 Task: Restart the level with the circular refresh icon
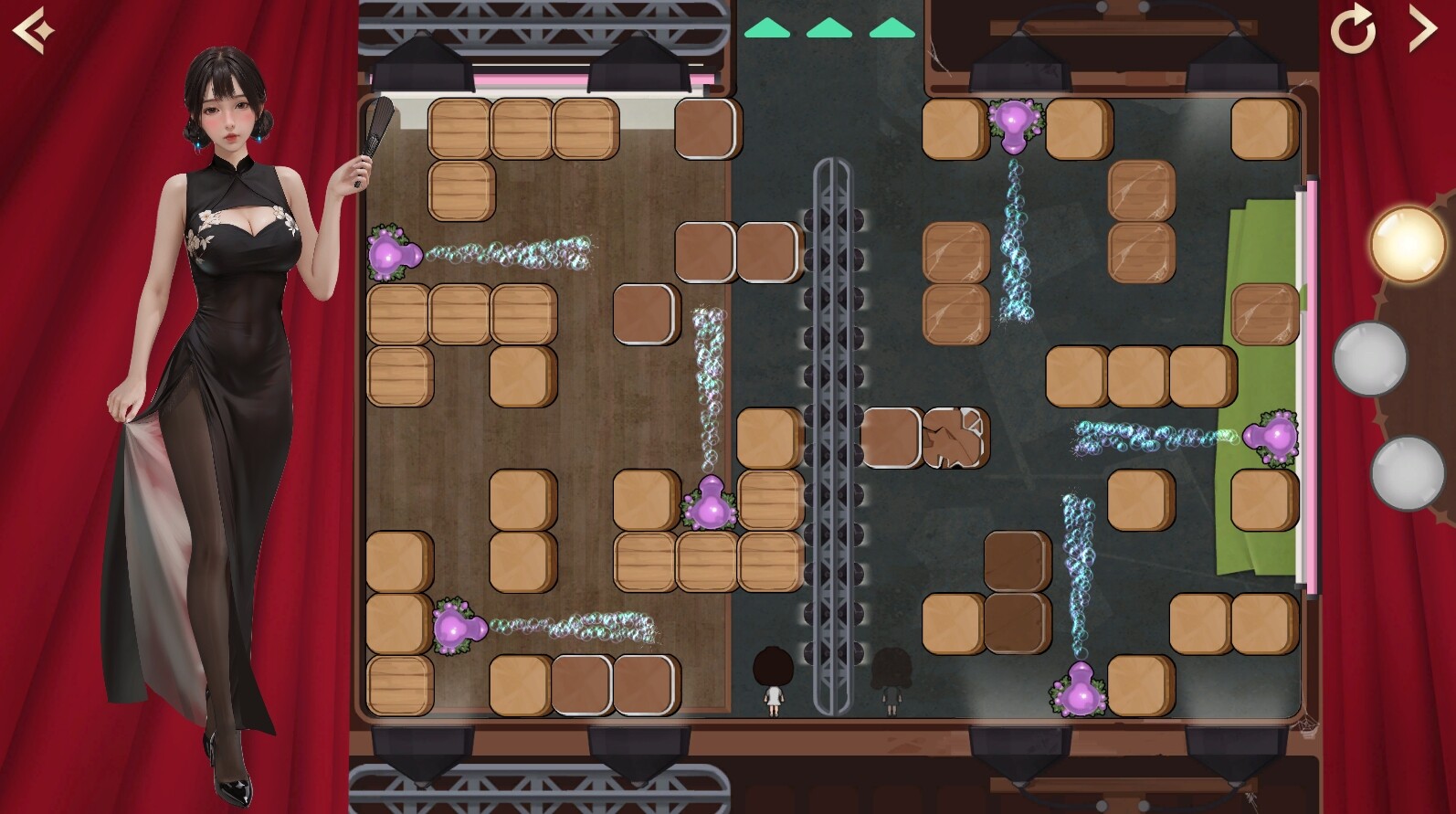(1356, 28)
